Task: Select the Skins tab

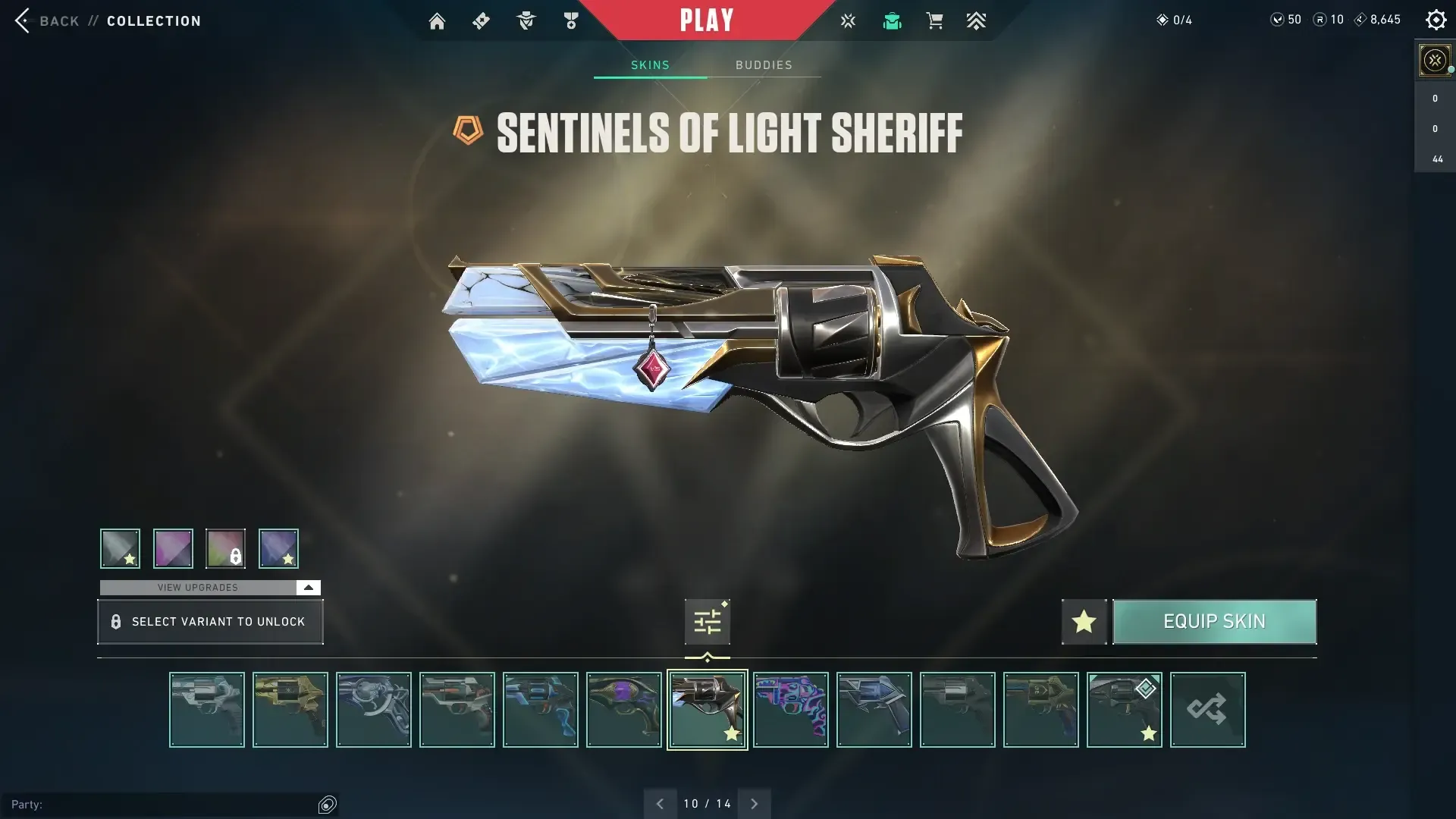Action: (650, 65)
